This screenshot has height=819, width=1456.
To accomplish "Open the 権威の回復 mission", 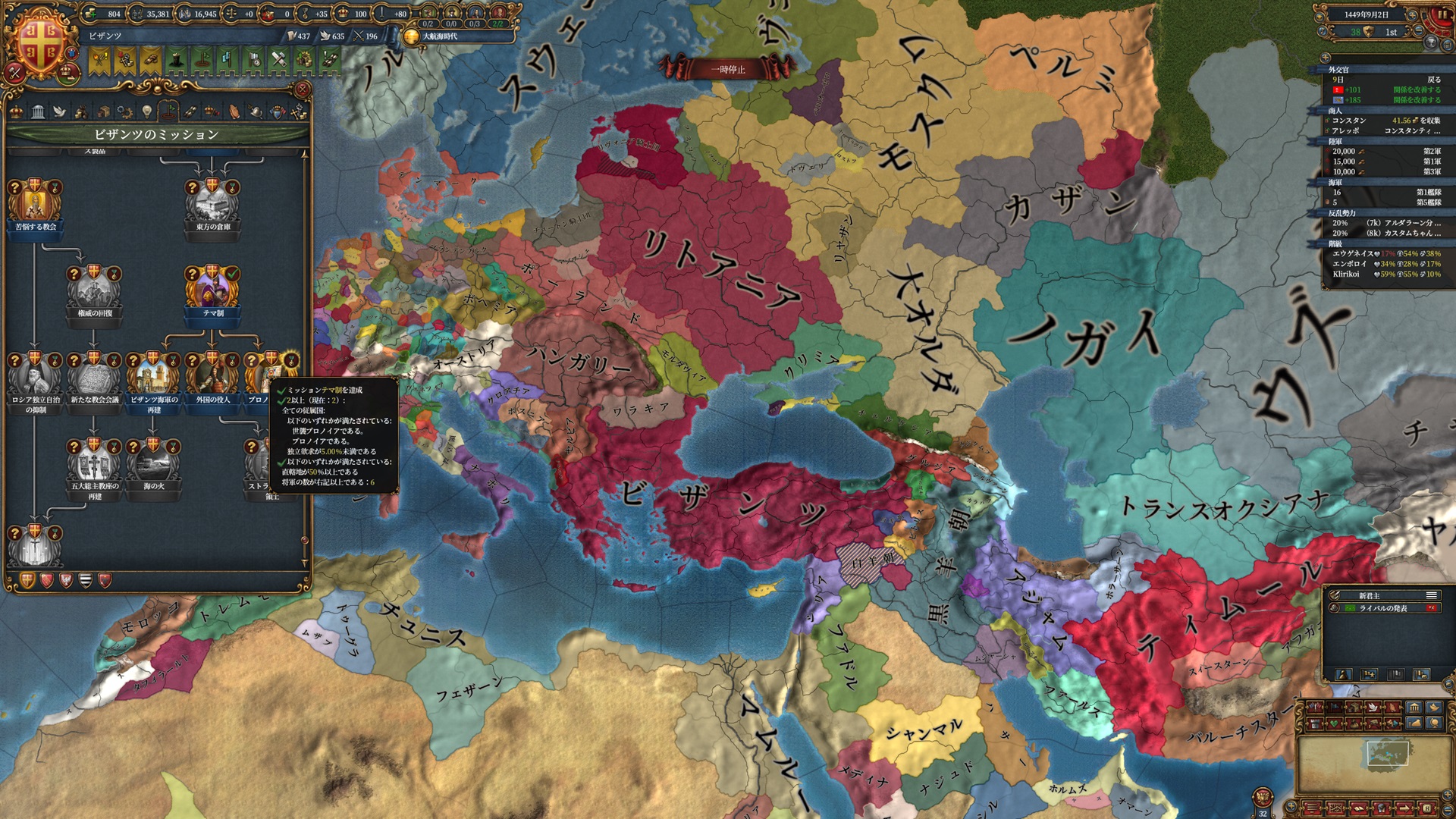I will (94, 290).
